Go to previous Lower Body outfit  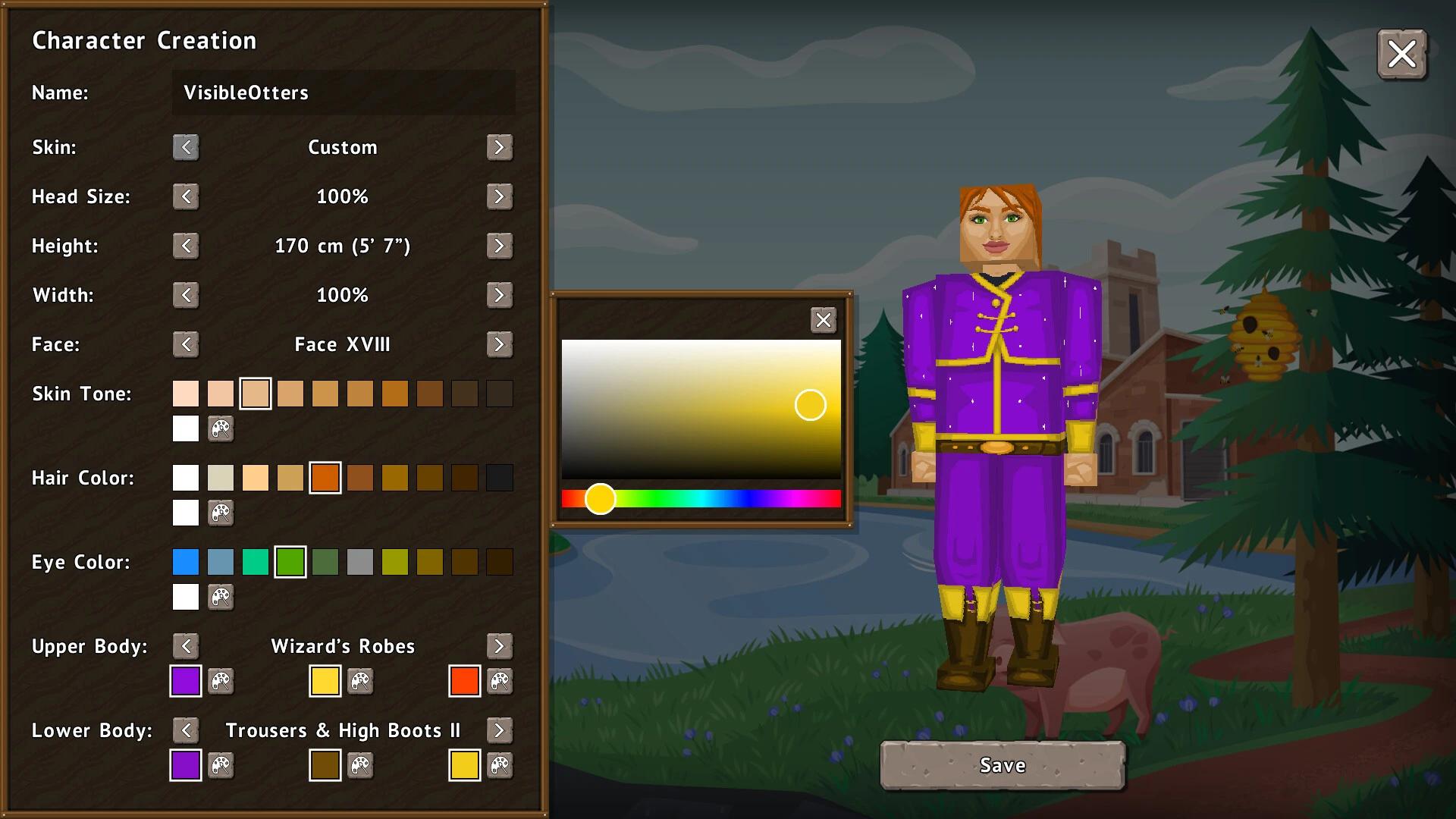(x=185, y=730)
